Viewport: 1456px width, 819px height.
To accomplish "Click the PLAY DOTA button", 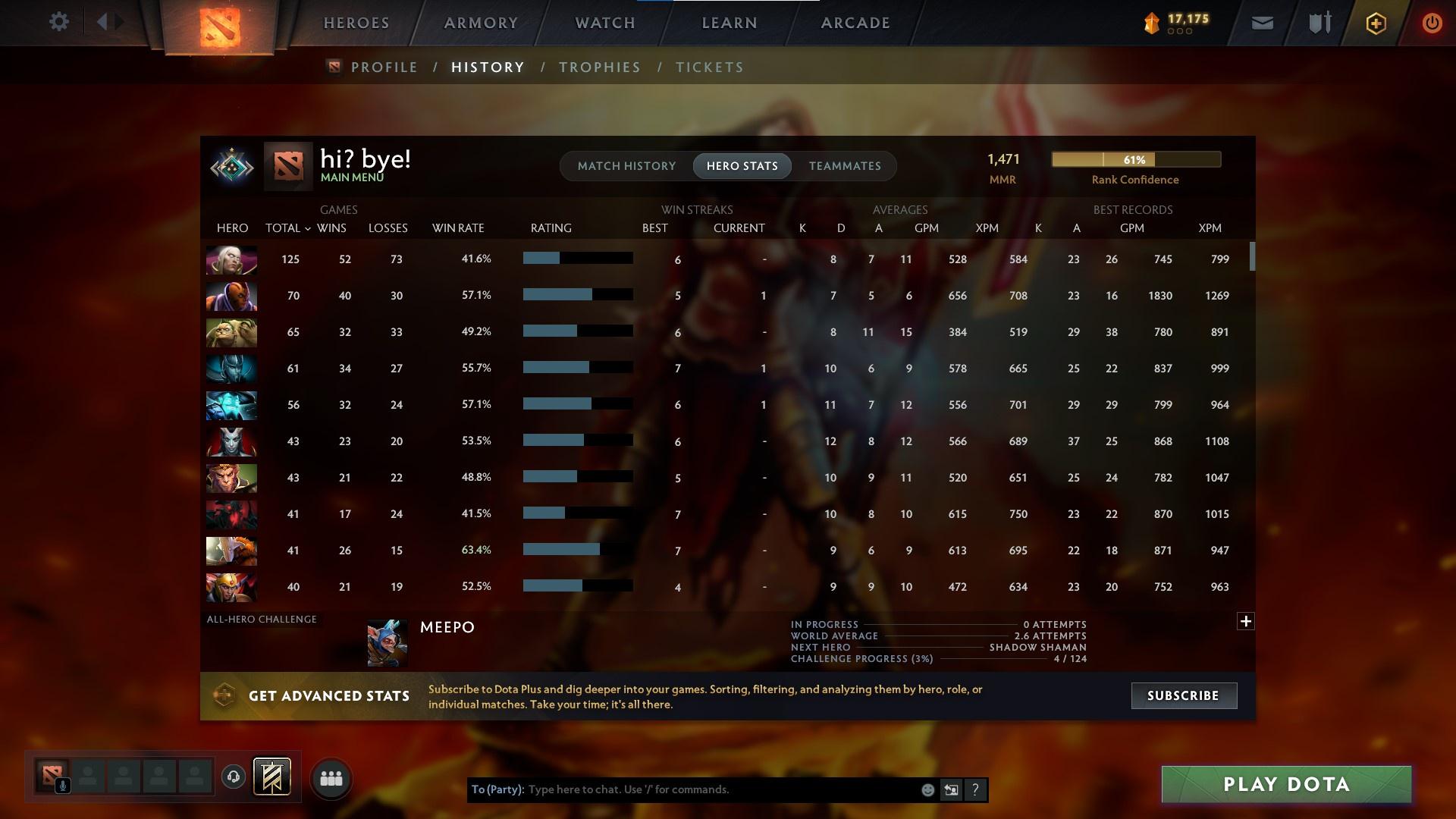I will click(1285, 784).
